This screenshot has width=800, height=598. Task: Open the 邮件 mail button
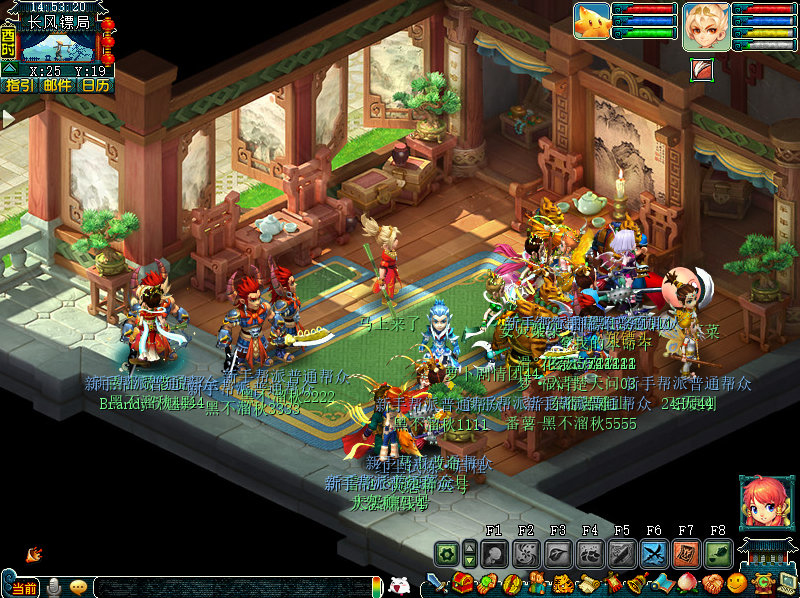(x=58, y=86)
